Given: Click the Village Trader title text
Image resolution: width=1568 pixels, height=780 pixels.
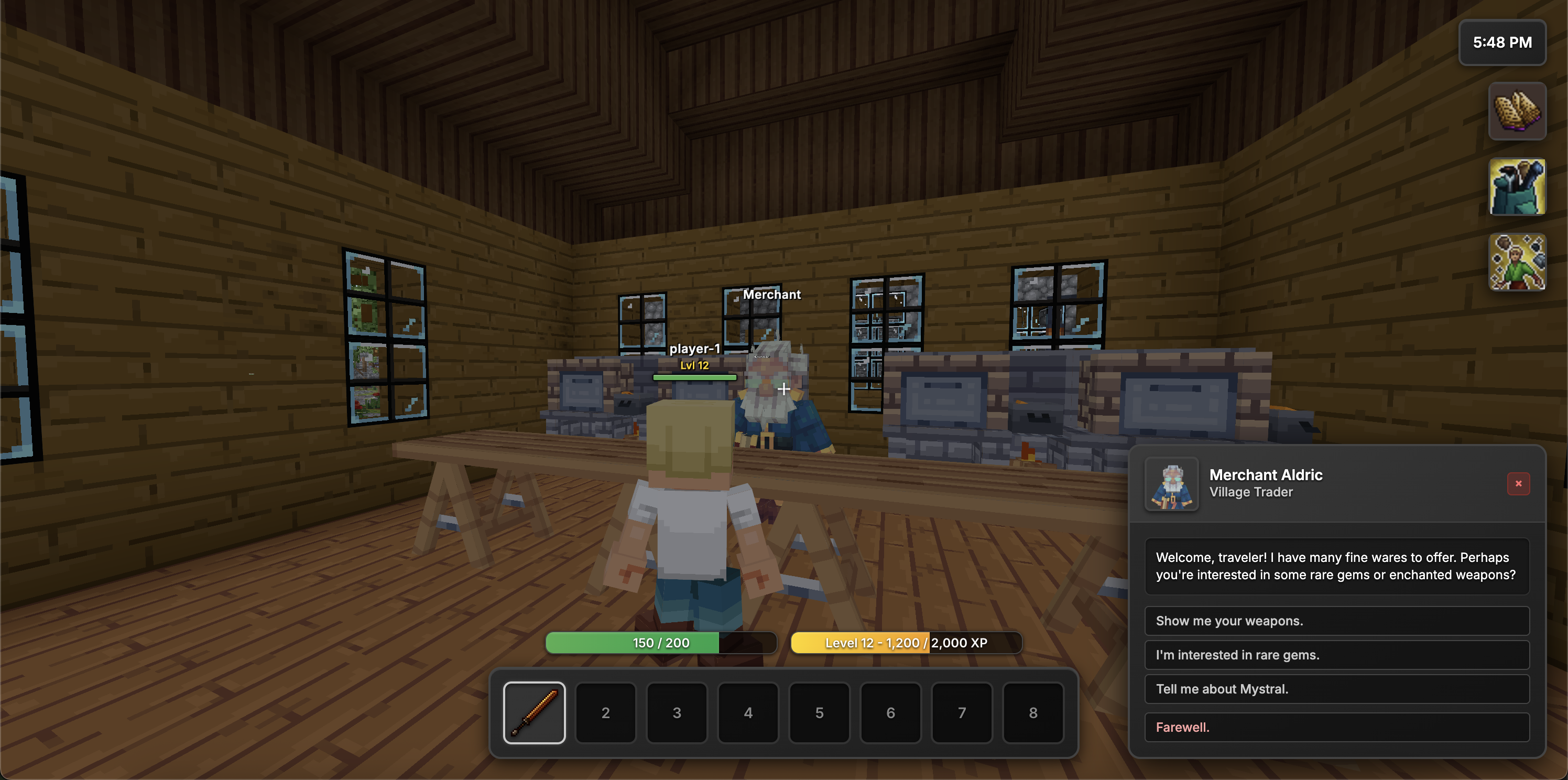Looking at the screenshot, I should tap(1251, 493).
